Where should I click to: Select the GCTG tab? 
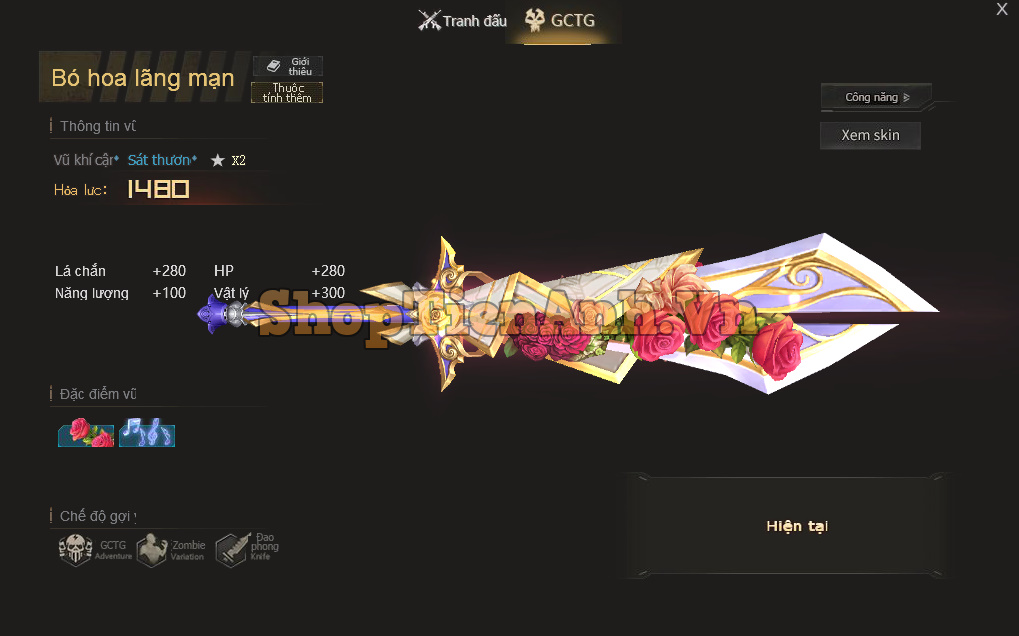(x=561, y=21)
